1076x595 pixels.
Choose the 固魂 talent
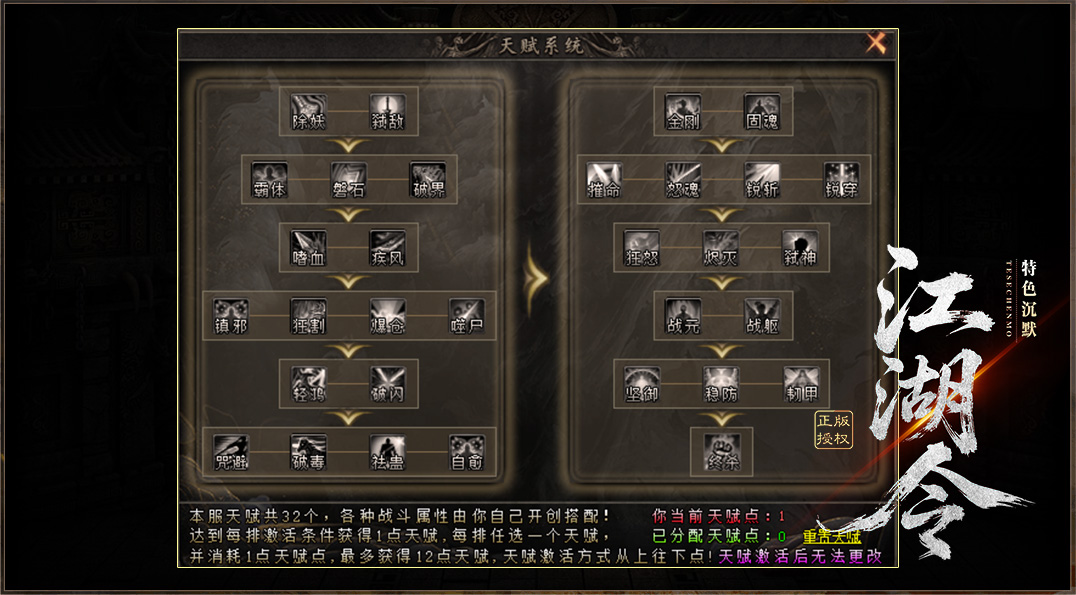pyautogui.click(x=763, y=107)
